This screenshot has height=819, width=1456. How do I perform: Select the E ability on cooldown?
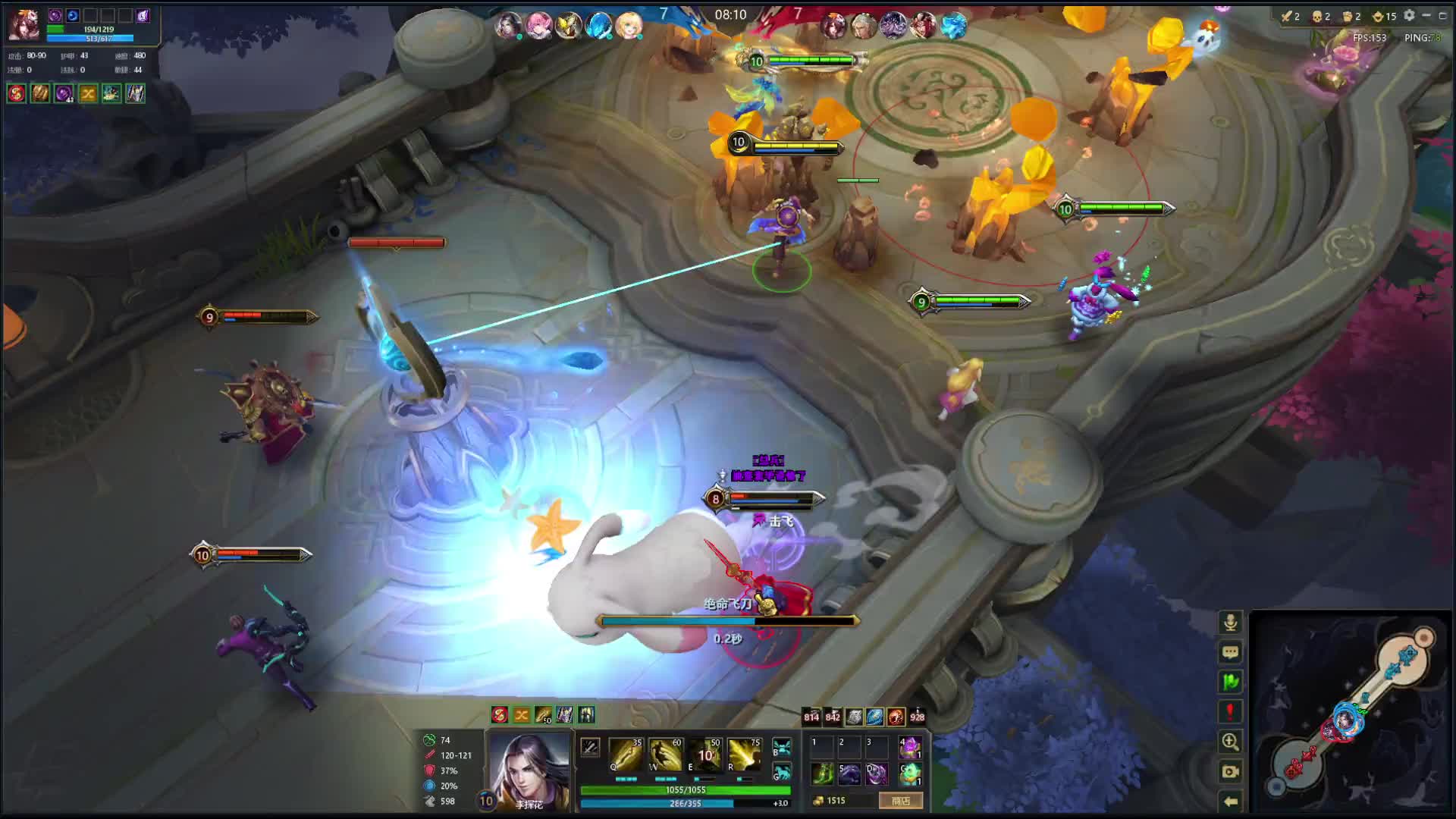[705, 755]
